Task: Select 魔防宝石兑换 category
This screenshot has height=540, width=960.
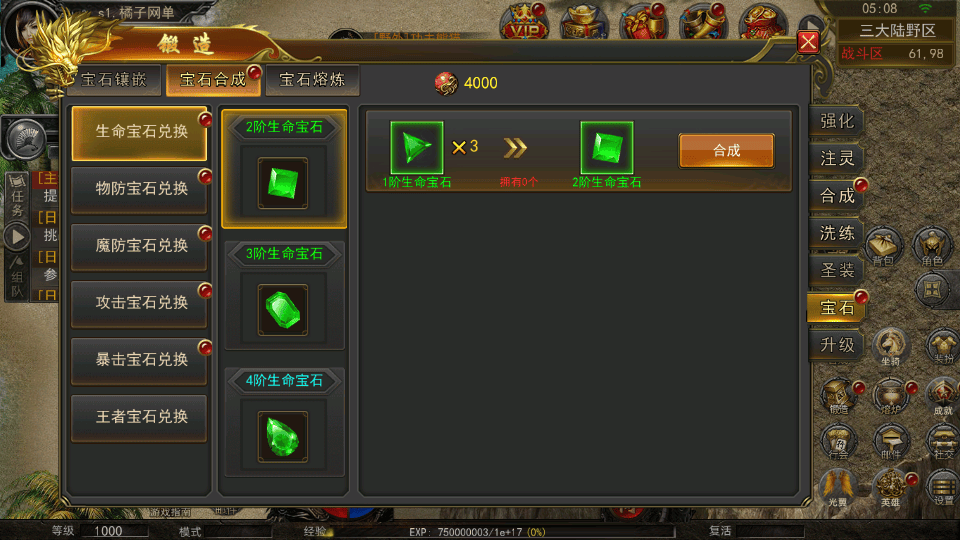Action: click(x=140, y=246)
